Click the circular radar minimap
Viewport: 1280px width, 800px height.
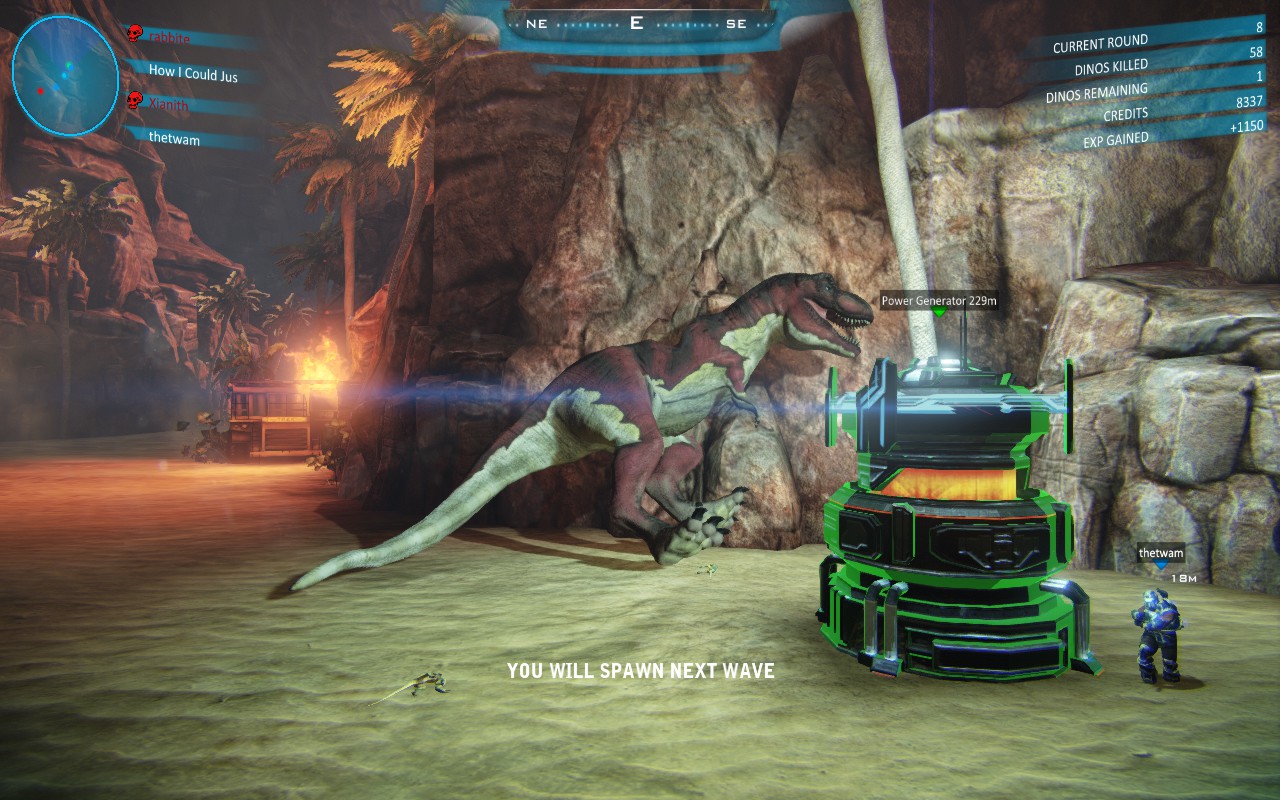[65, 75]
